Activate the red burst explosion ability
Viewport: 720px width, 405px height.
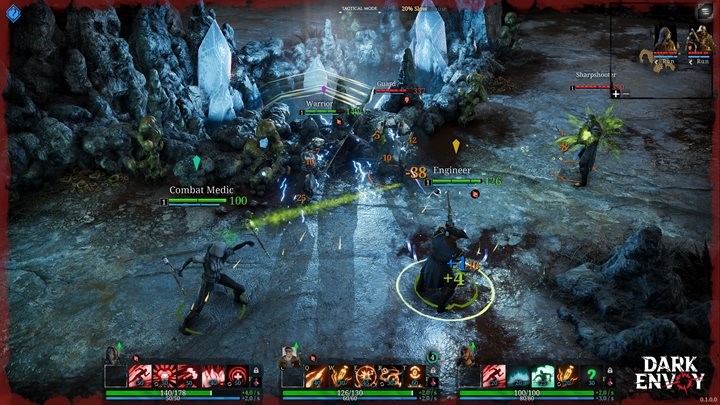coord(165,377)
